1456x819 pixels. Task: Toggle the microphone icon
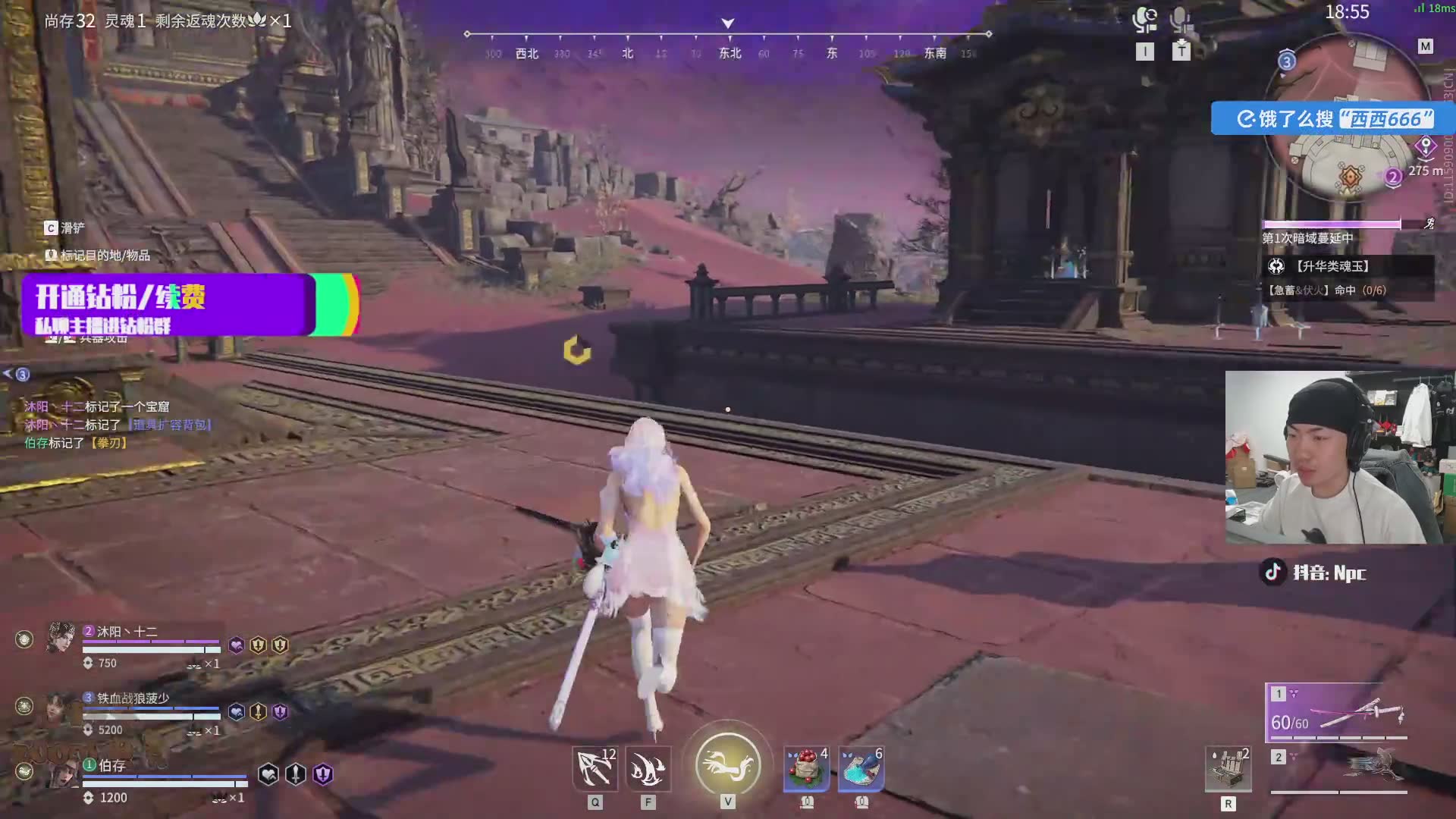tap(1180, 20)
